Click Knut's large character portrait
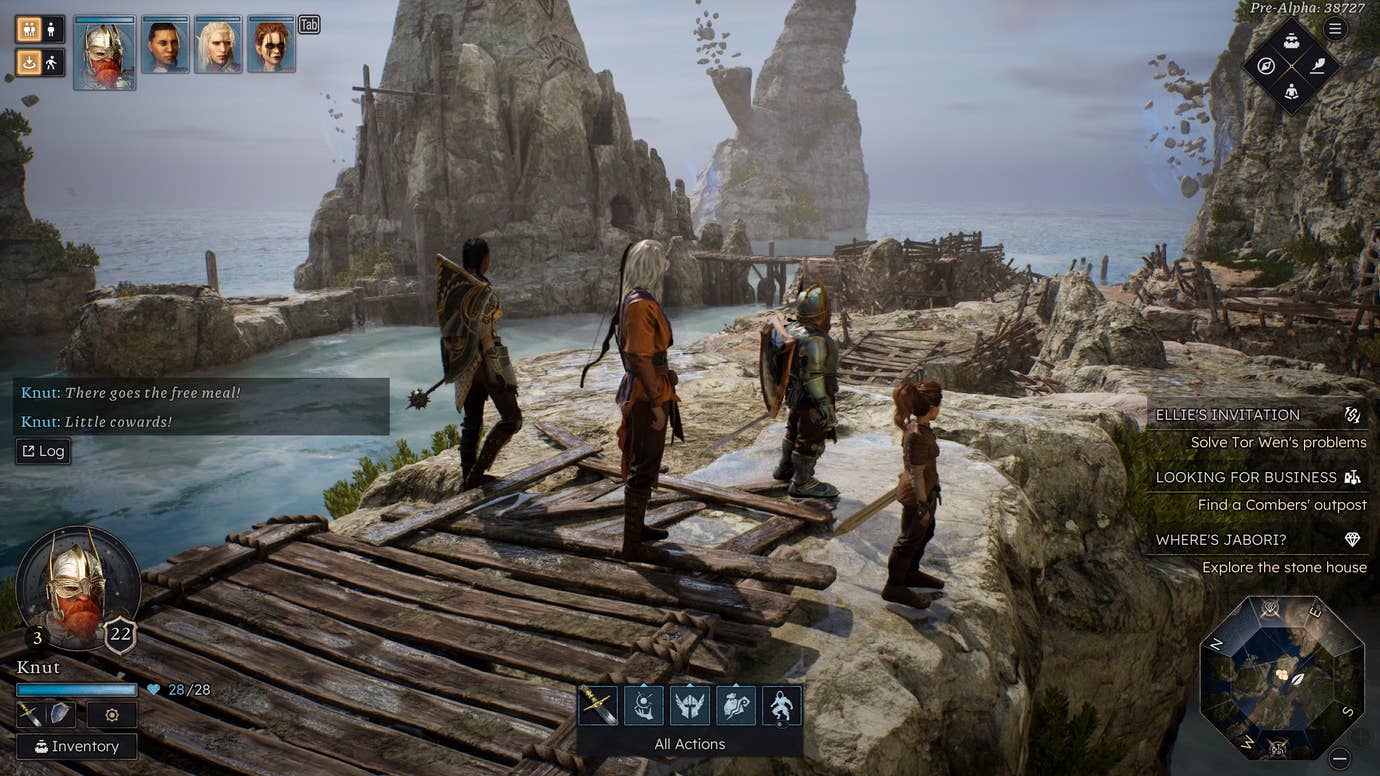 pyautogui.click(x=77, y=587)
